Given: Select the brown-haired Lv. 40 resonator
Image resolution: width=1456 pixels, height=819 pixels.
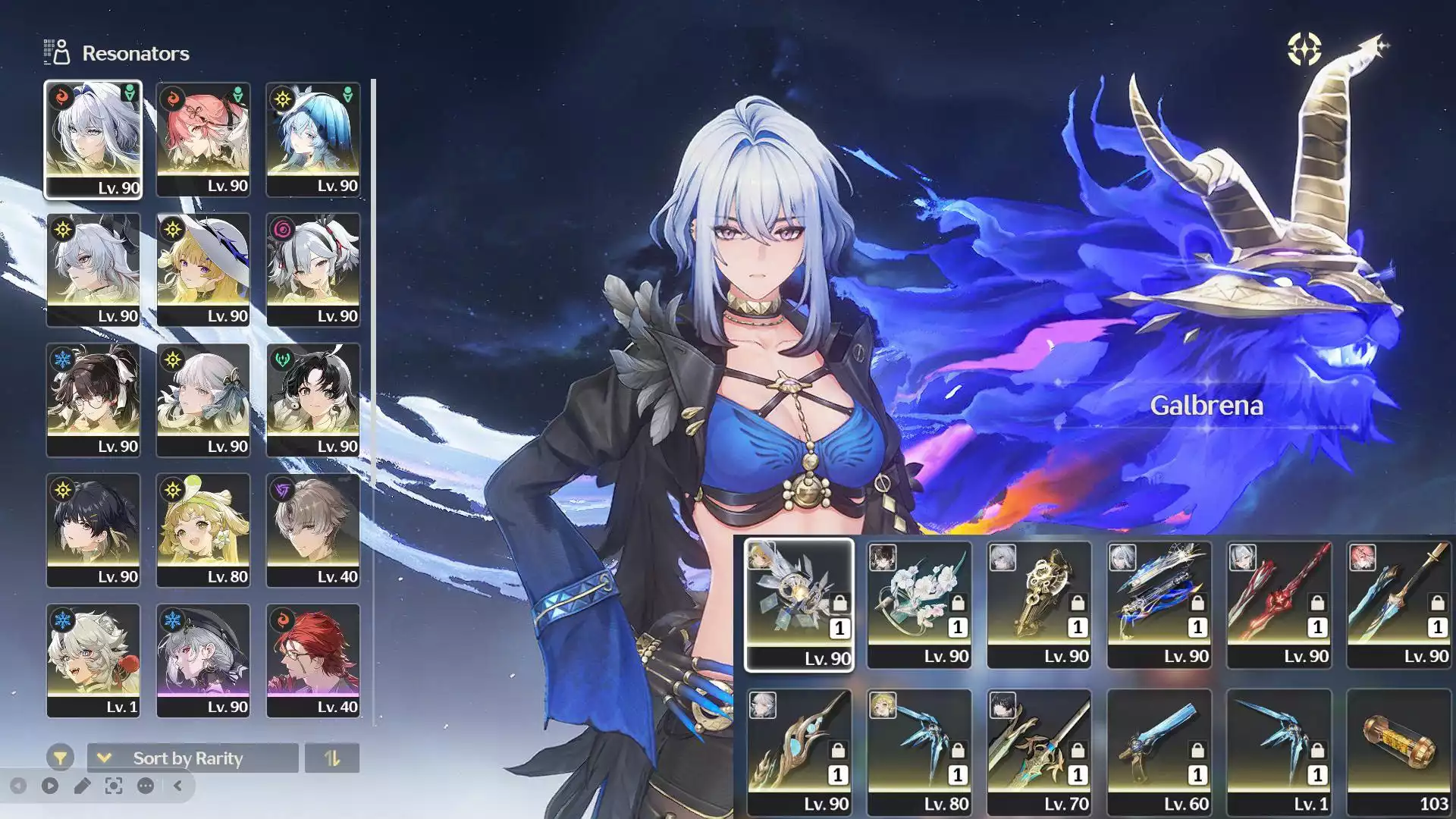Looking at the screenshot, I should [x=312, y=530].
